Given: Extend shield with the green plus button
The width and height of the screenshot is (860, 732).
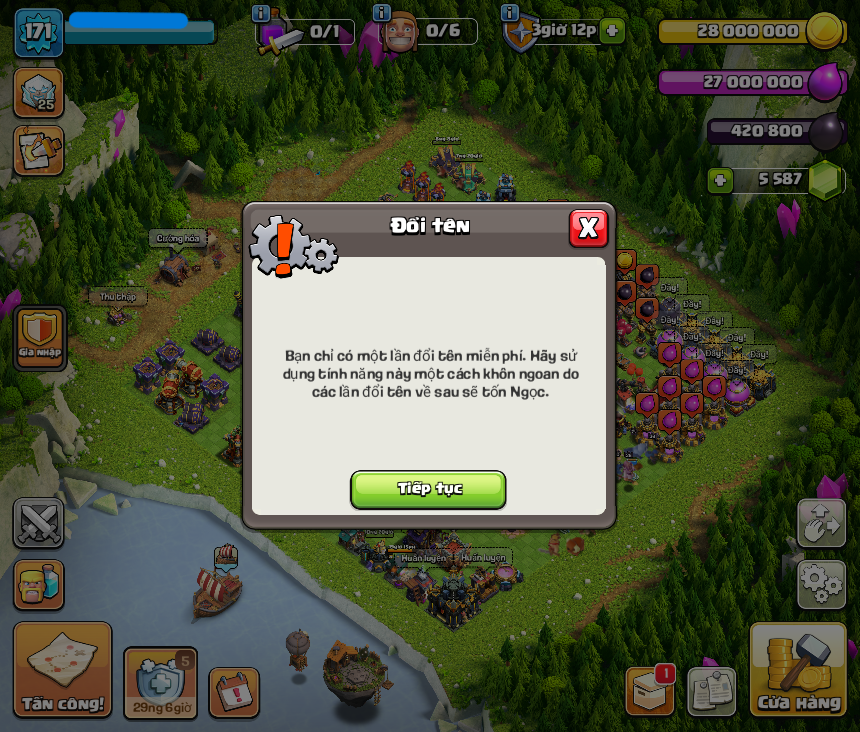Looking at the screenshot, I should 612,31.
